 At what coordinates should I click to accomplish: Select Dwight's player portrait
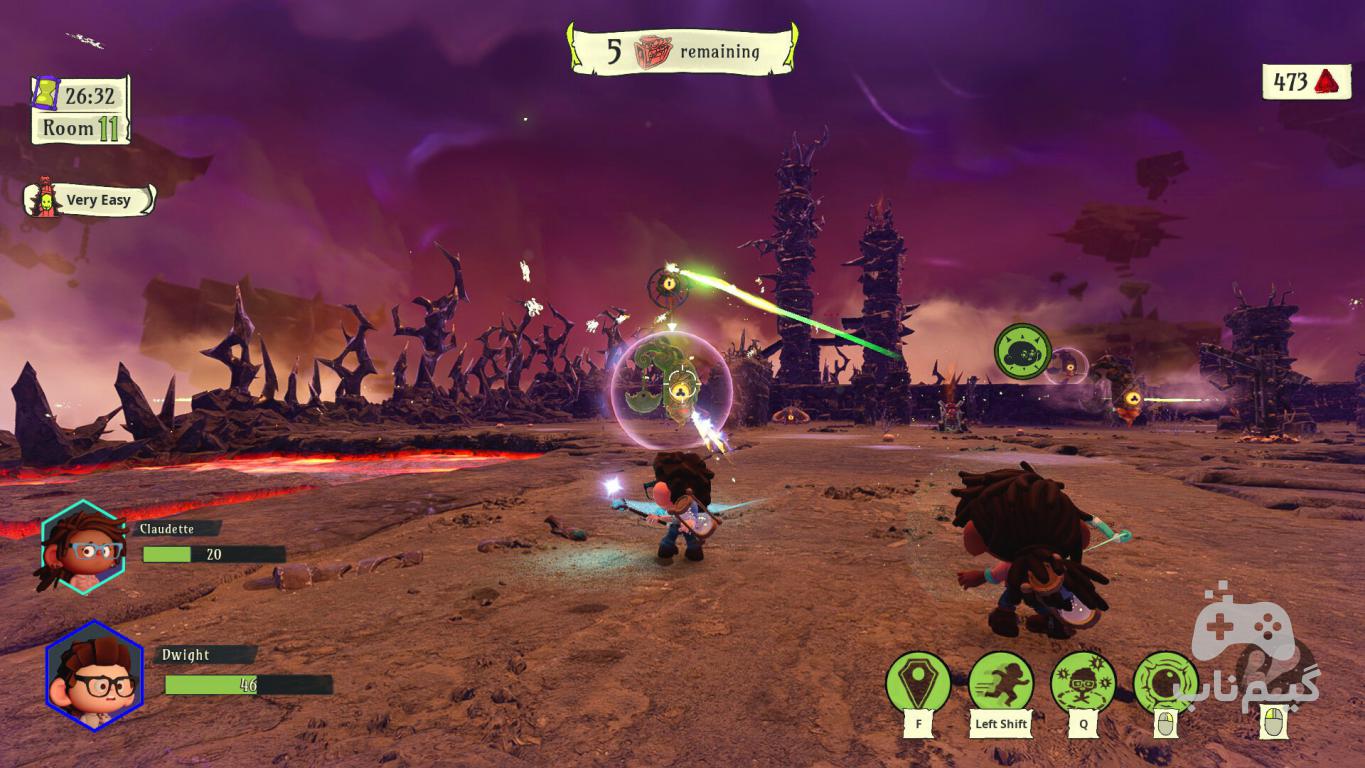coord(95,675)
